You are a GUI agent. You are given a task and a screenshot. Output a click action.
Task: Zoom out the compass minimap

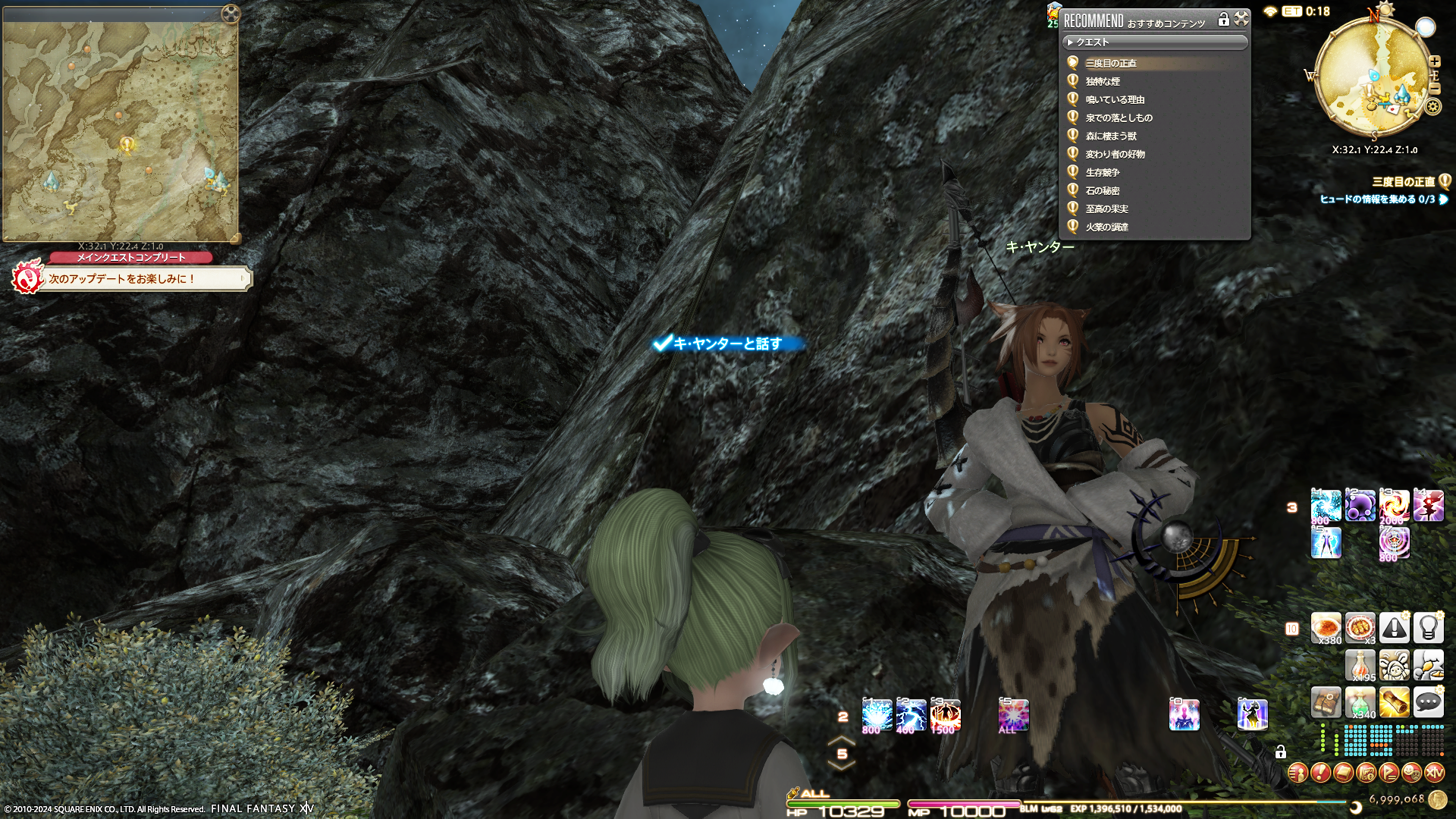tap(1435, 88)
